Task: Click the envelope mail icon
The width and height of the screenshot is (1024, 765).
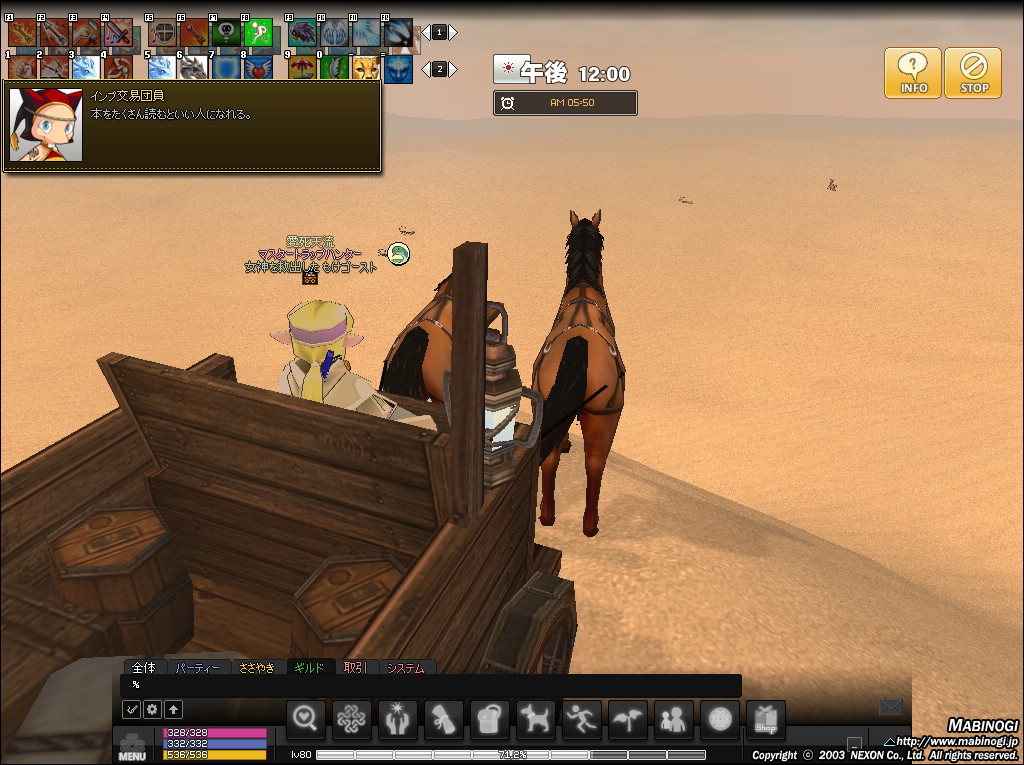Action: (890, 708)
